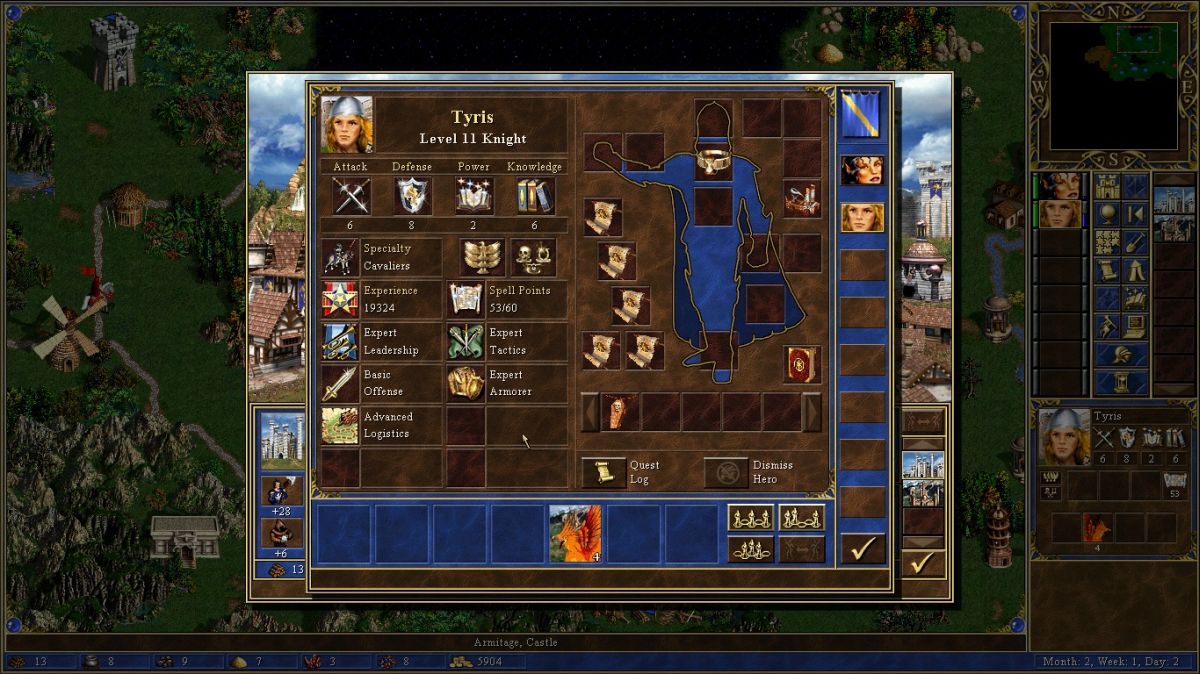Confirm and close the hero screen
This screenshot has height=674, width=1200.
(862, 548)
